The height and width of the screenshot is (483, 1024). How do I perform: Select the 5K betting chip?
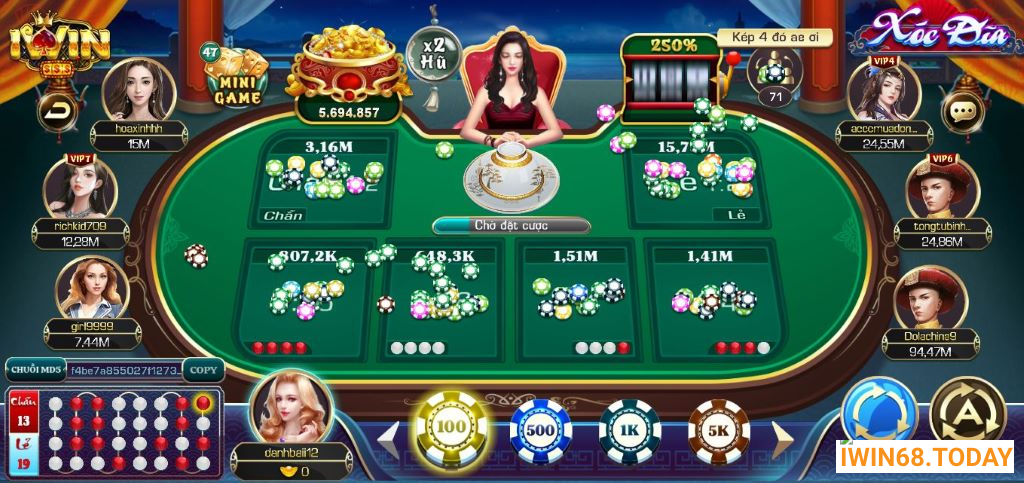pyautogui.click(x=718, y=431)
